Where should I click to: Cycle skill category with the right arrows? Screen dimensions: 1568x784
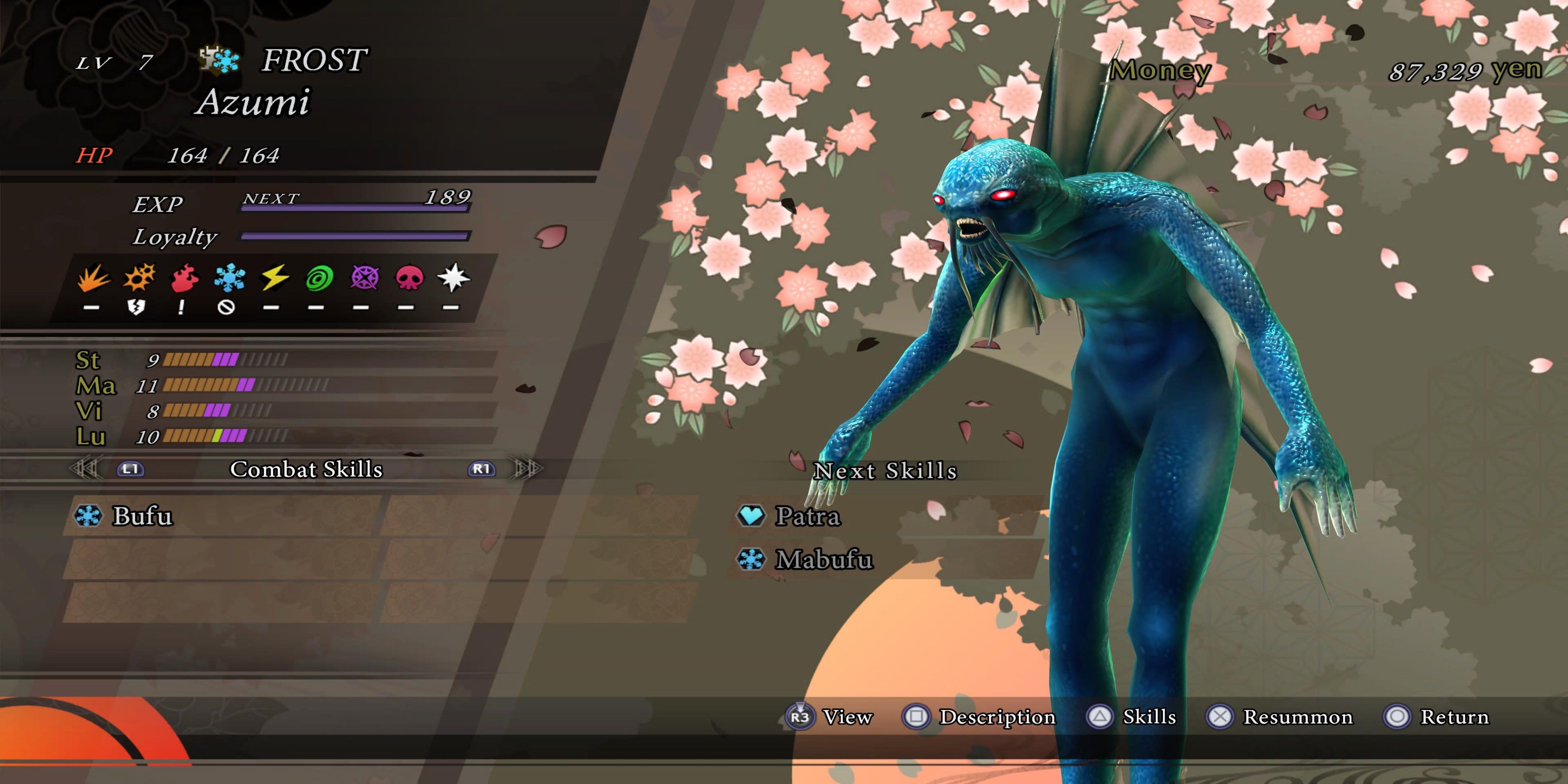click(527, 469)
